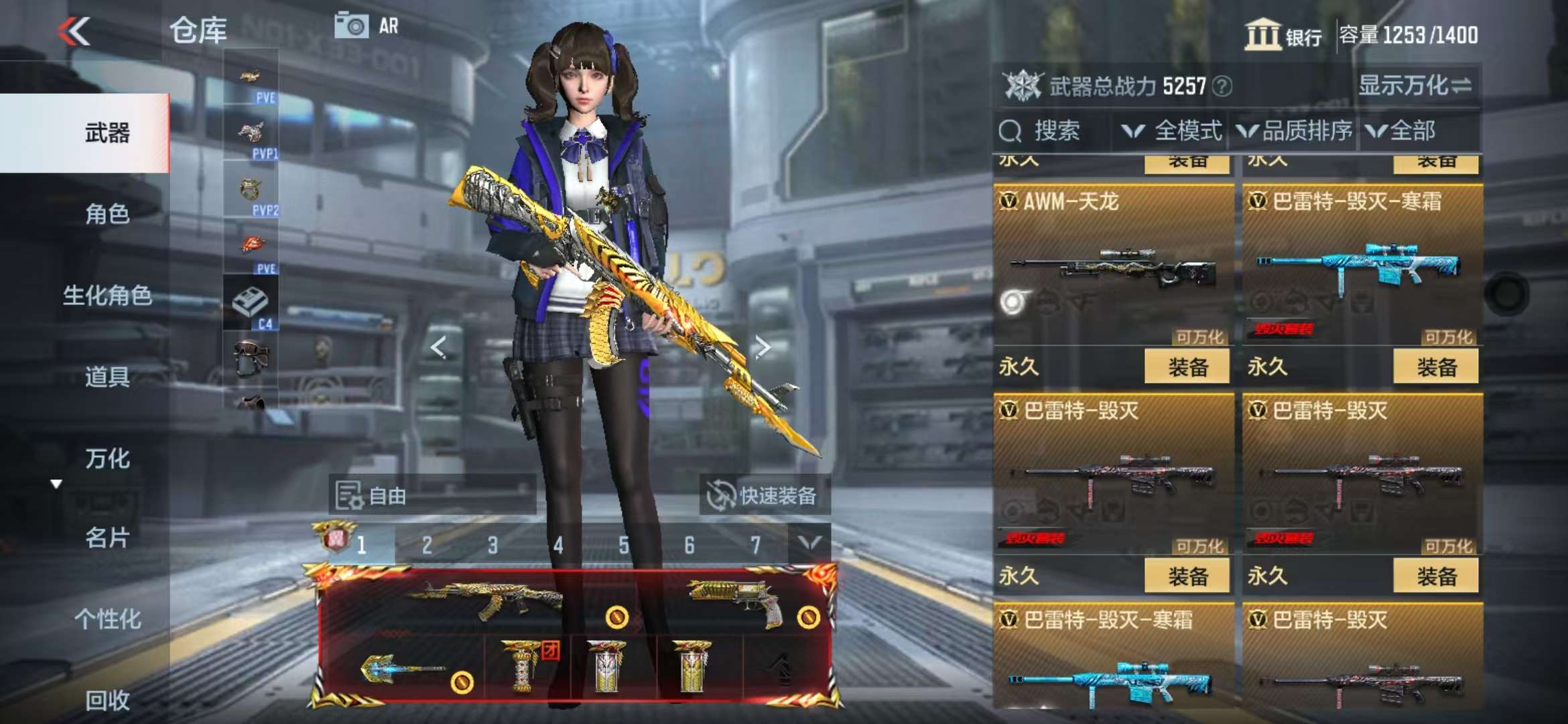Toggle the 显示万化 display switch
The width and height of the screenshot is (1568, 724).
click(x=1415, y=86)
